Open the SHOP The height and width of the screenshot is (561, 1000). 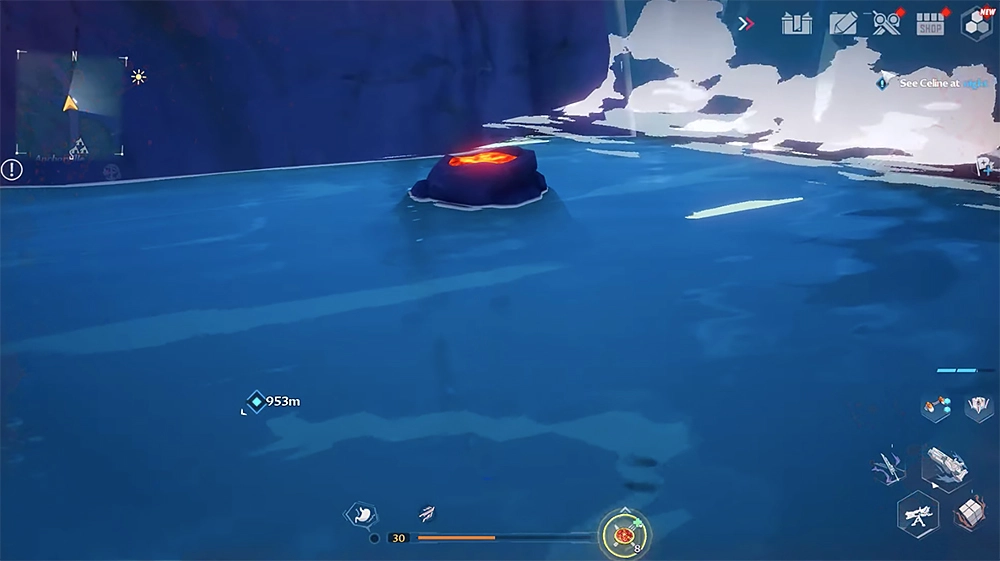point(931,24)
